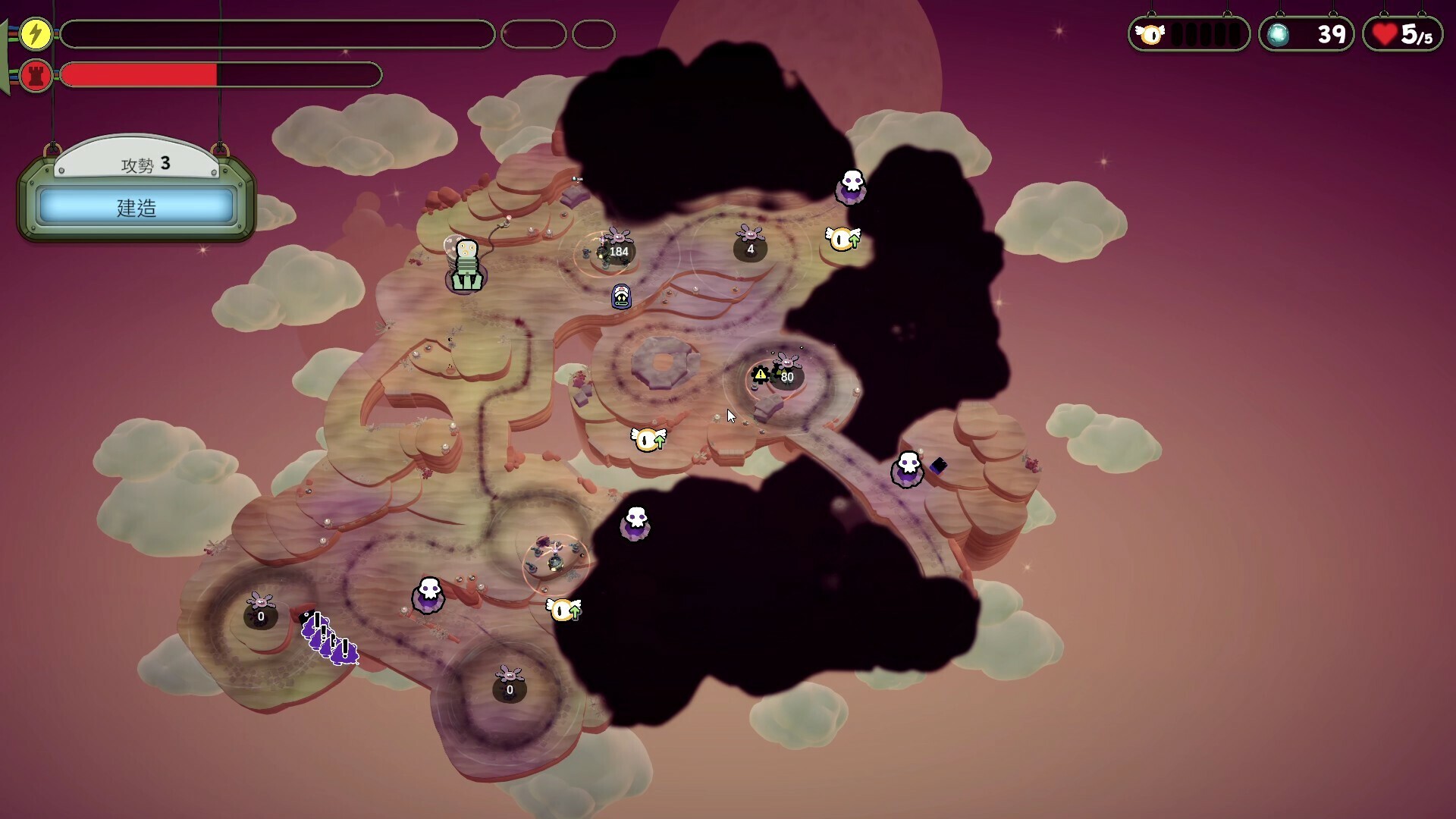Click the yellow lightning energy icon
The width and height of the screenshot is (1456, 819).
(35, 33)
